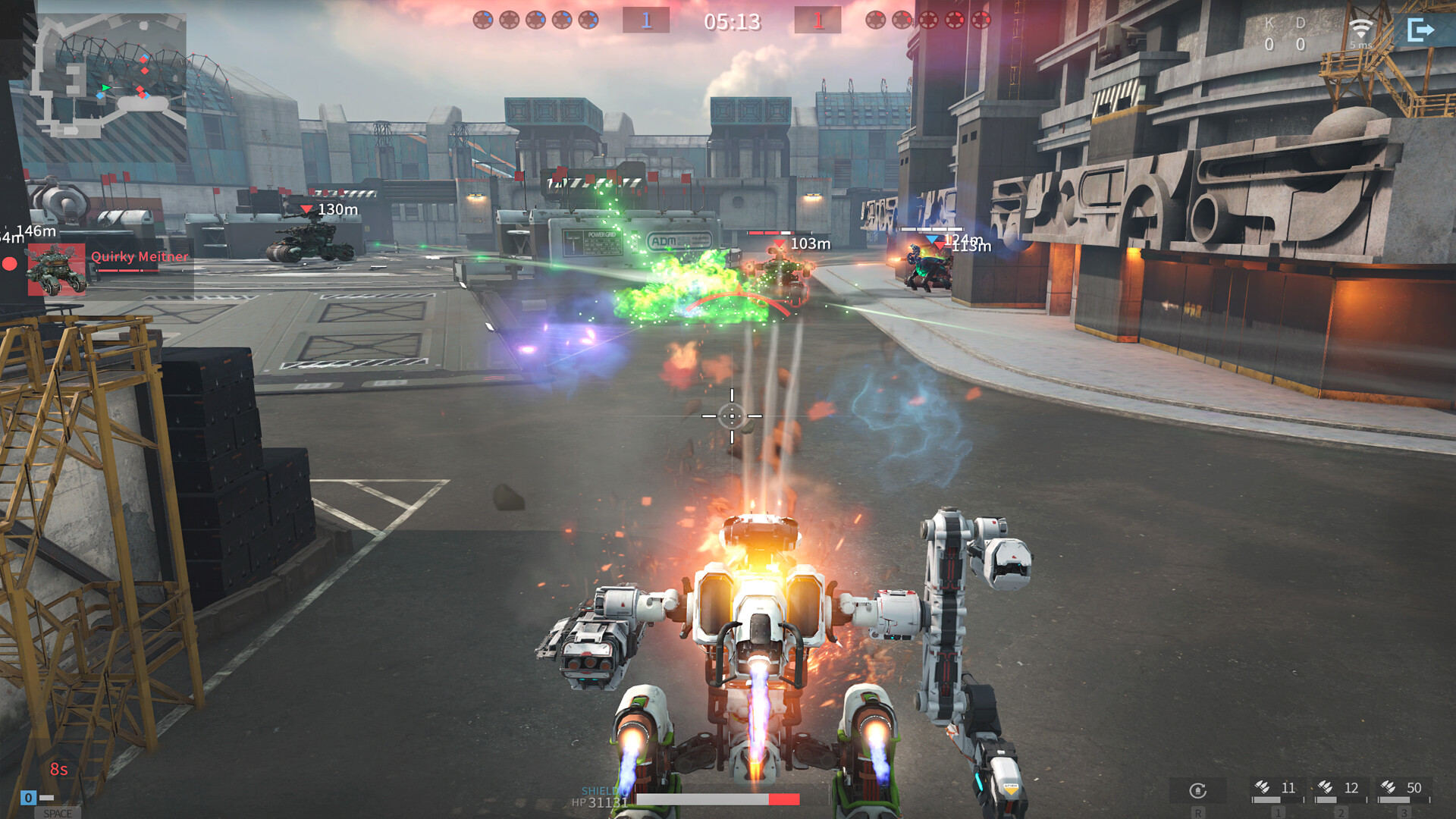Select the weapon slot with 12 ammo
Viewport: 1456px width, 819px height.
1340,790
